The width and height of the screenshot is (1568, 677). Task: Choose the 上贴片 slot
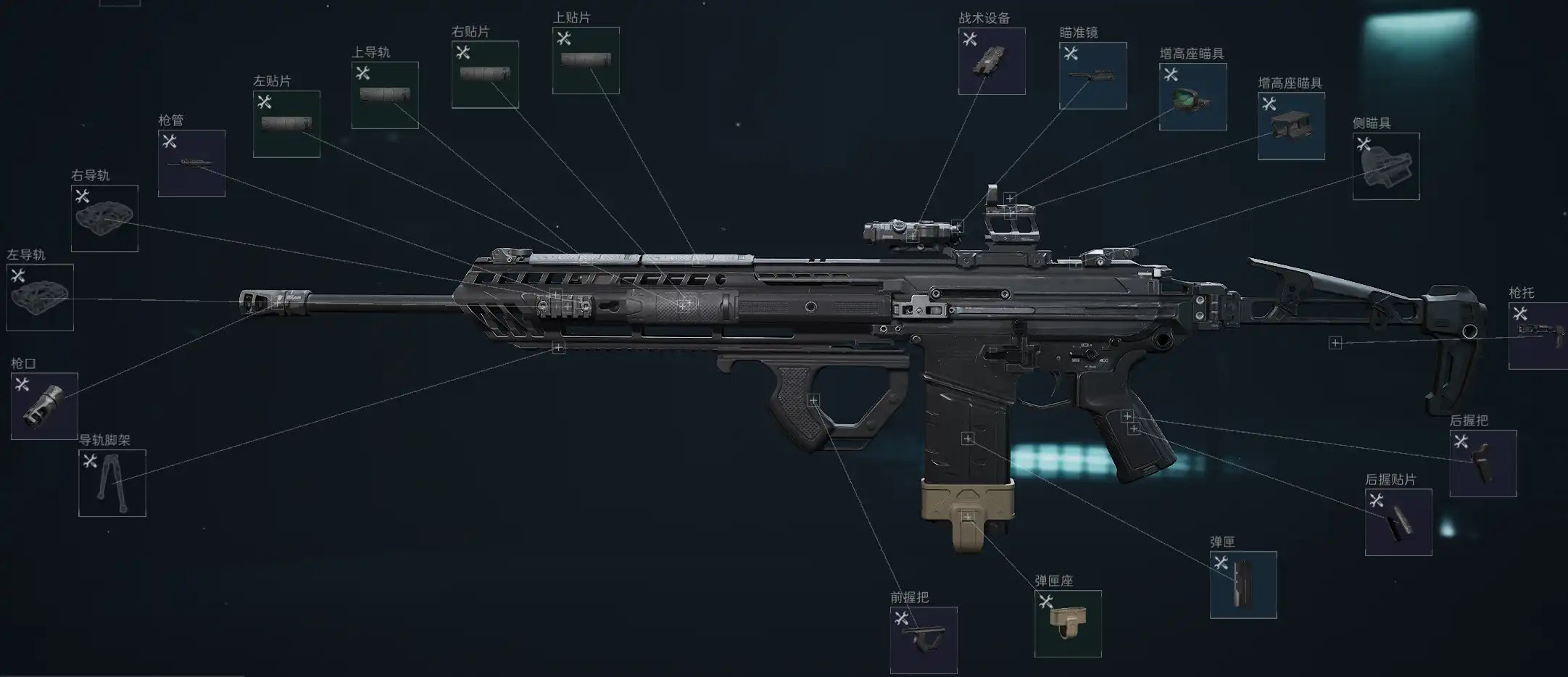(x=586, y=61)
